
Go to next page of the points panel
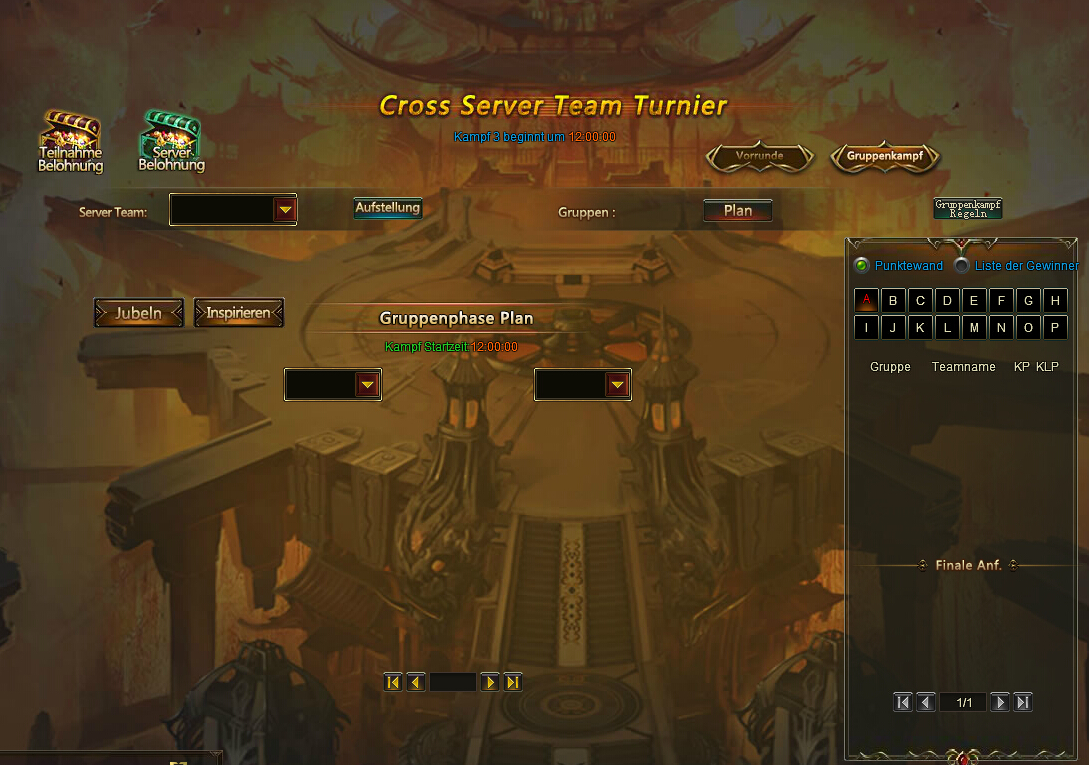[x=999, y=702]
